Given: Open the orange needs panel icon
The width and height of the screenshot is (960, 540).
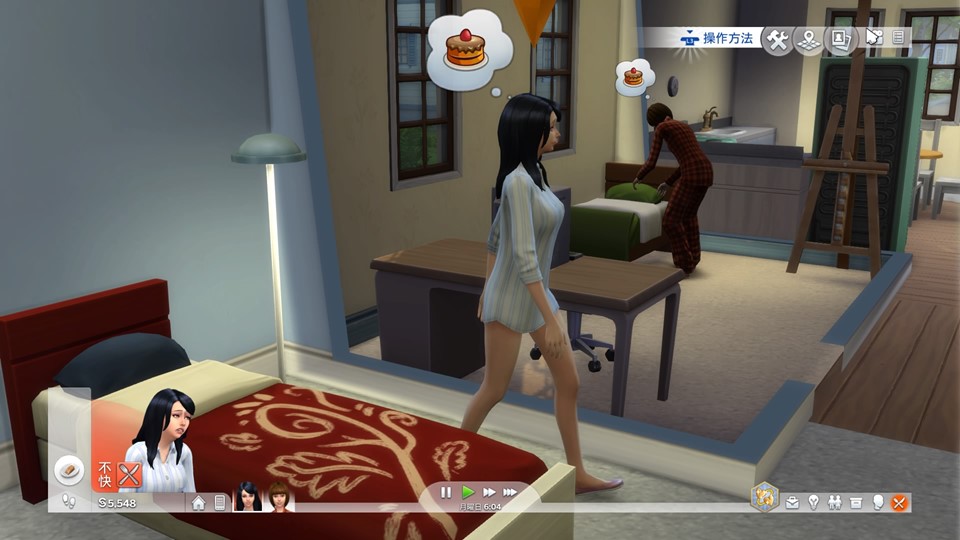Looking at the screenshot, I should click(x=899, y=502).
